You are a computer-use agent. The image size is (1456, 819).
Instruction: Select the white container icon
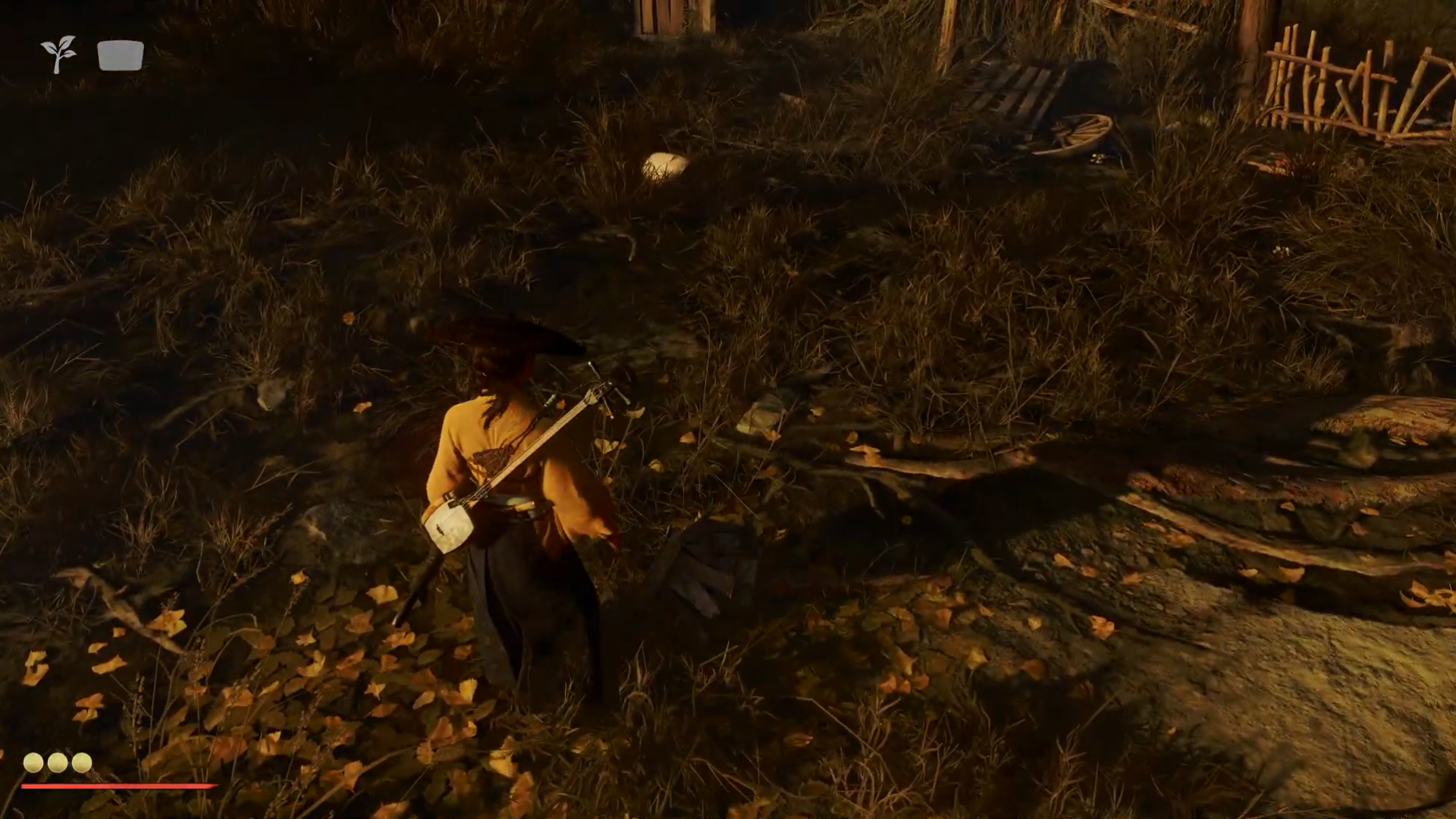tap(121, 55)
